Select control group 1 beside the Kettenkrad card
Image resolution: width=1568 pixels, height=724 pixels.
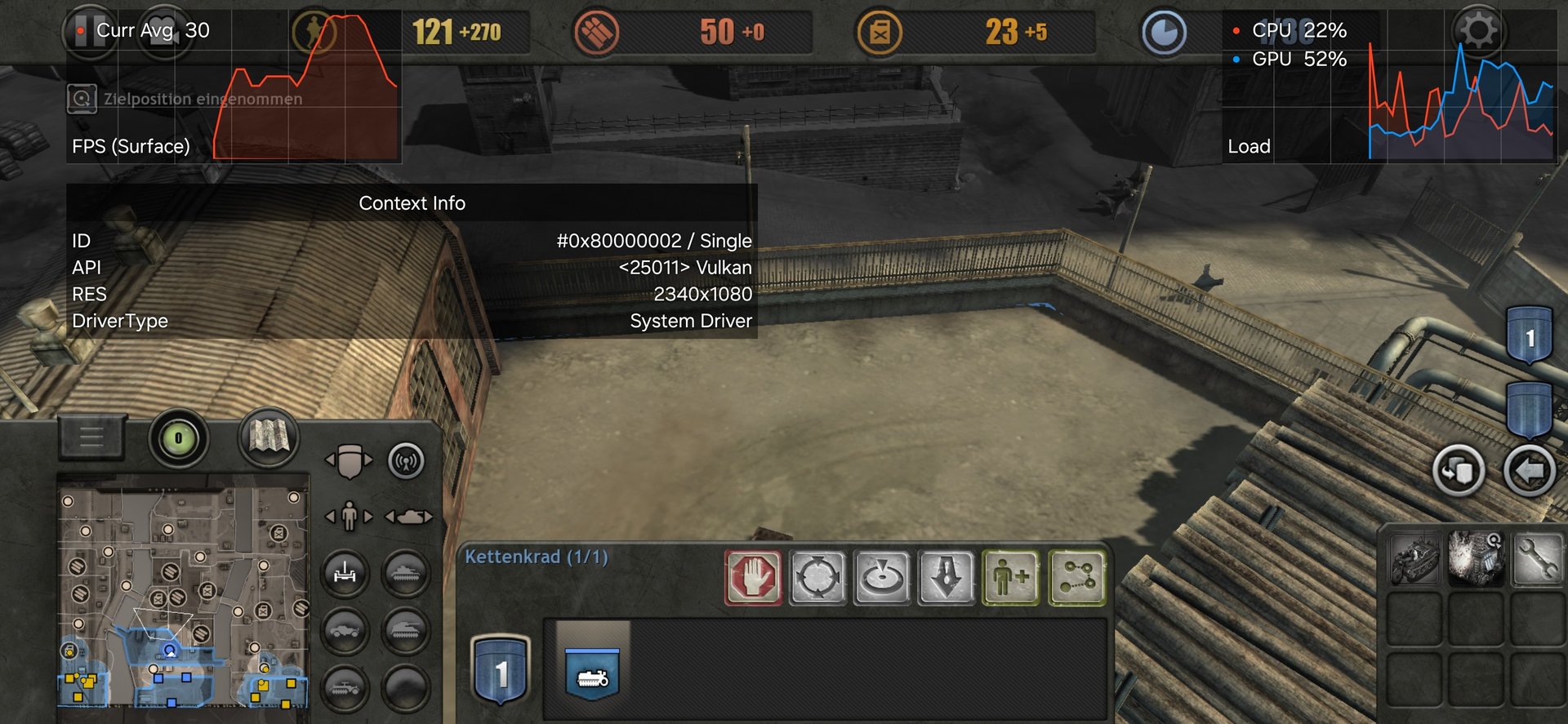tap(501, 671)
